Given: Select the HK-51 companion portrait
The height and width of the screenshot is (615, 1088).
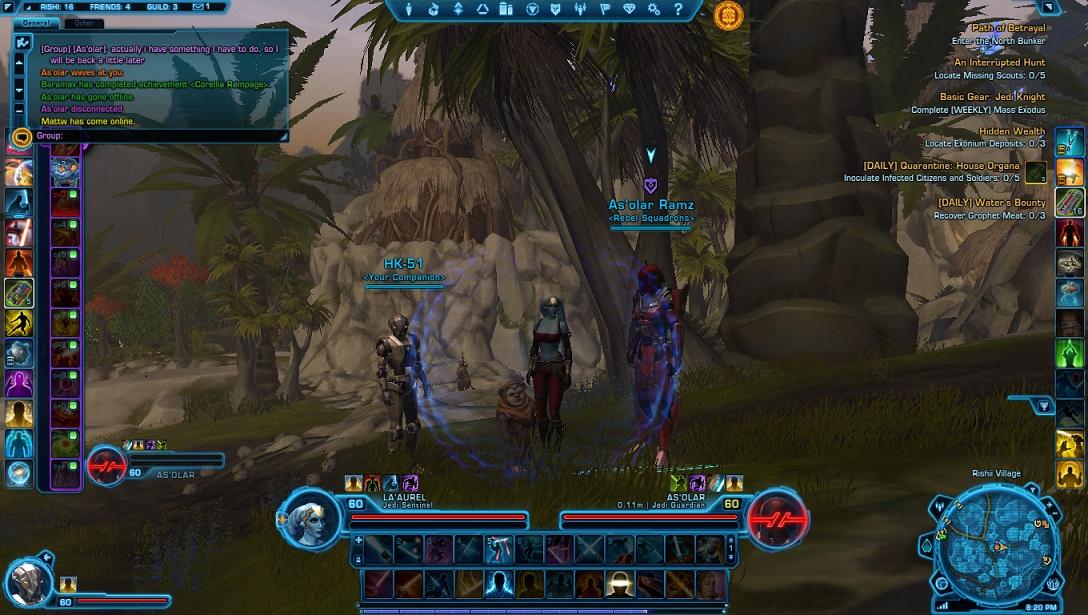Looking at the screenshot, I should [27, 581].
